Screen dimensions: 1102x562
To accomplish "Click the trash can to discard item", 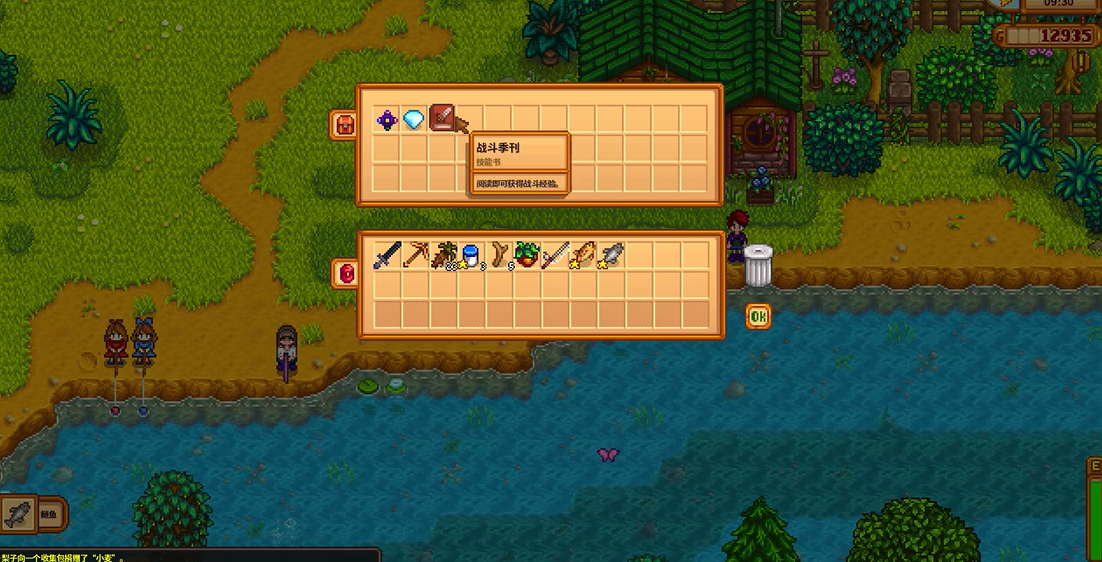I will click(758, 266).
